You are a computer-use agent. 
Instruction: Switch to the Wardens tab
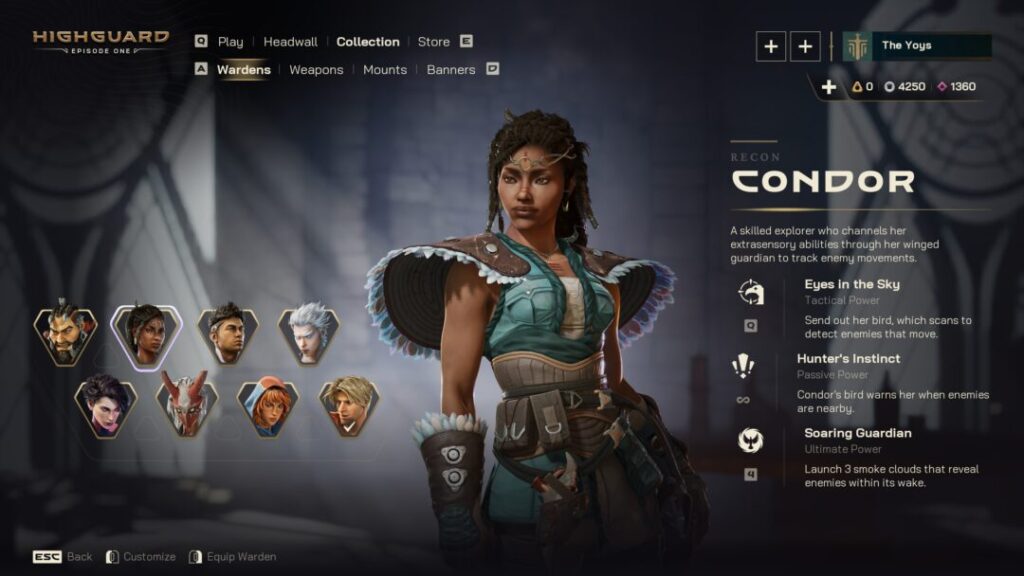click(x=243, y=70)
